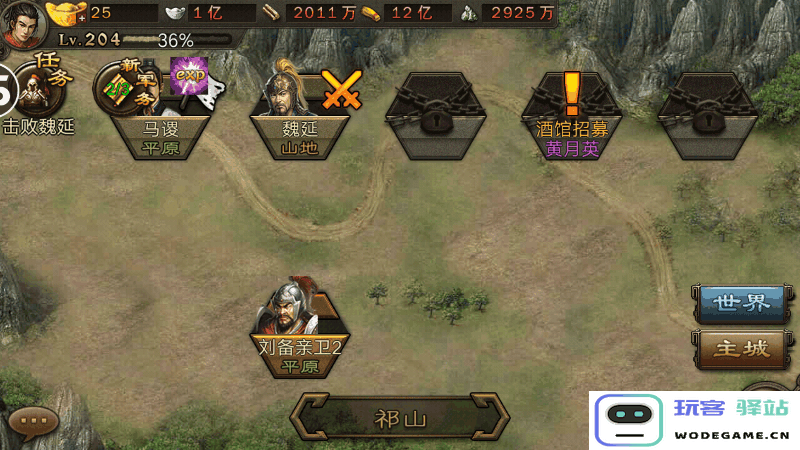Go to next map with right arrow
This screenshot has width=800, height=450.
coord(491,418)
